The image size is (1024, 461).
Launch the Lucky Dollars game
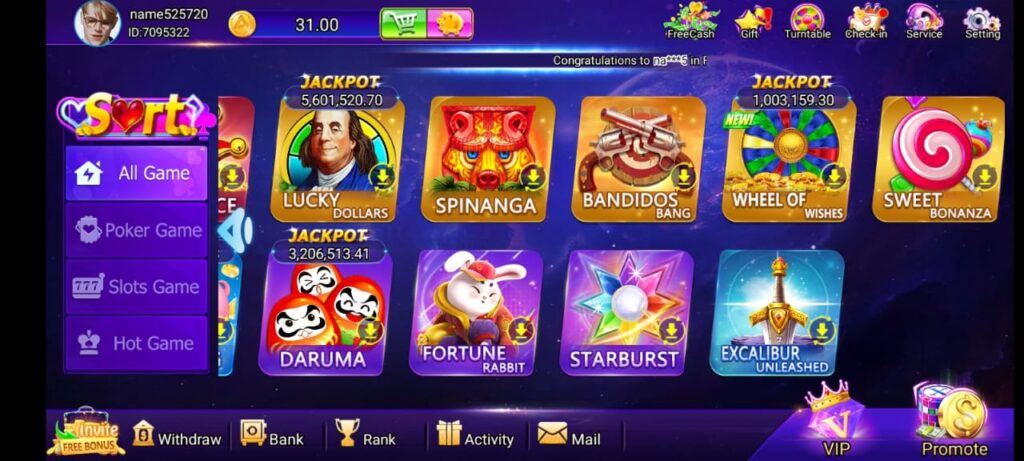tap(336, 160)
